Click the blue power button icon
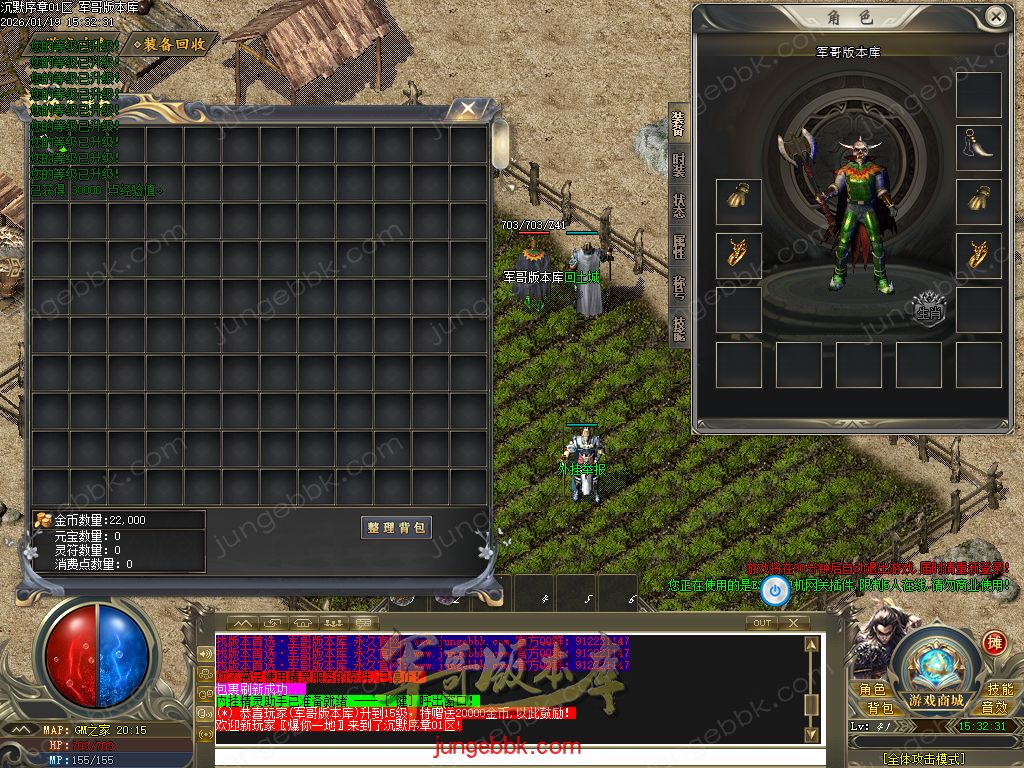Screen dimensions: 1024x768 coord(775,592)
